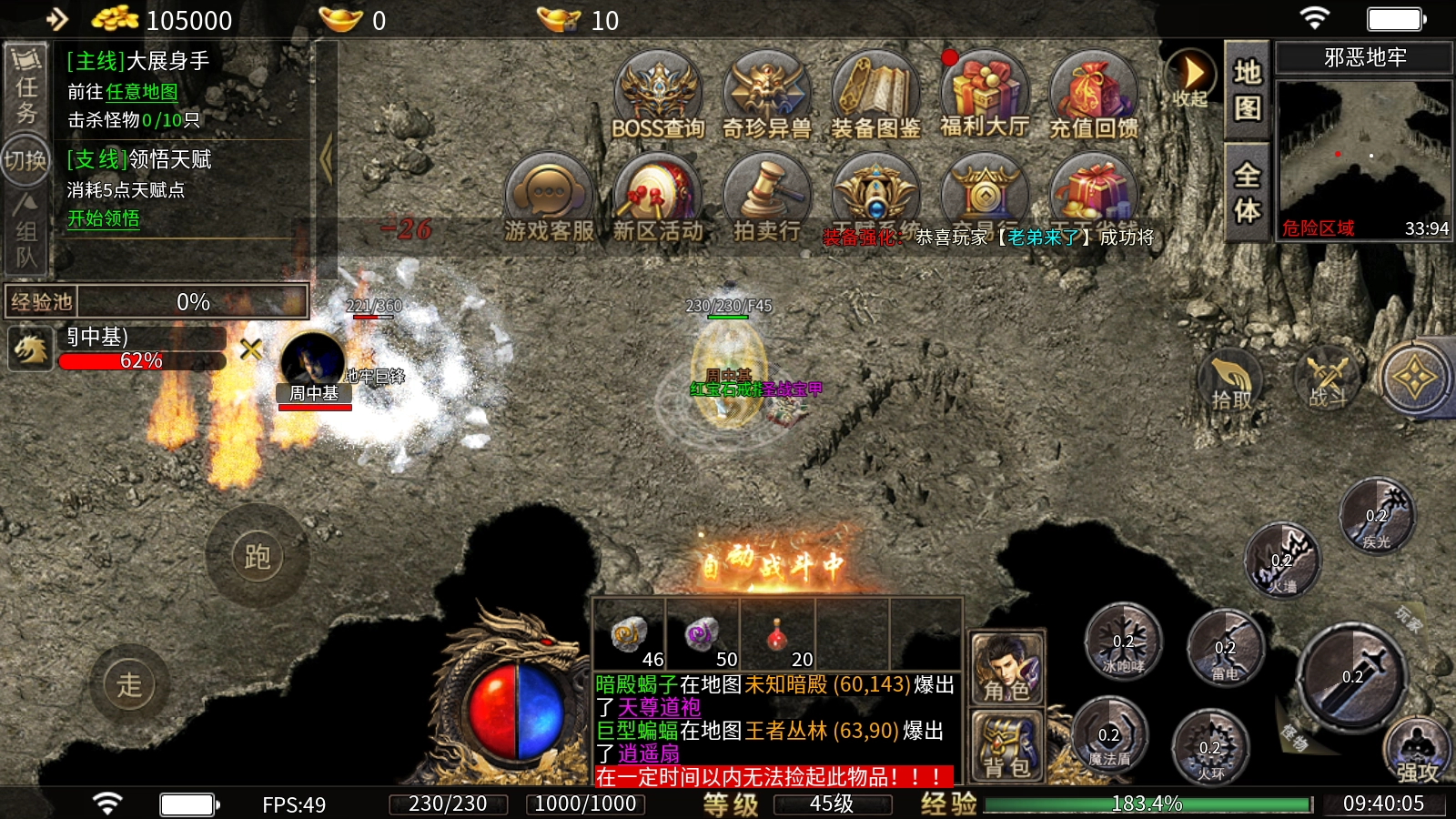Open the 充值回馈 recharge rewards
This screenshot has width=1456, height=819.
1093,96
